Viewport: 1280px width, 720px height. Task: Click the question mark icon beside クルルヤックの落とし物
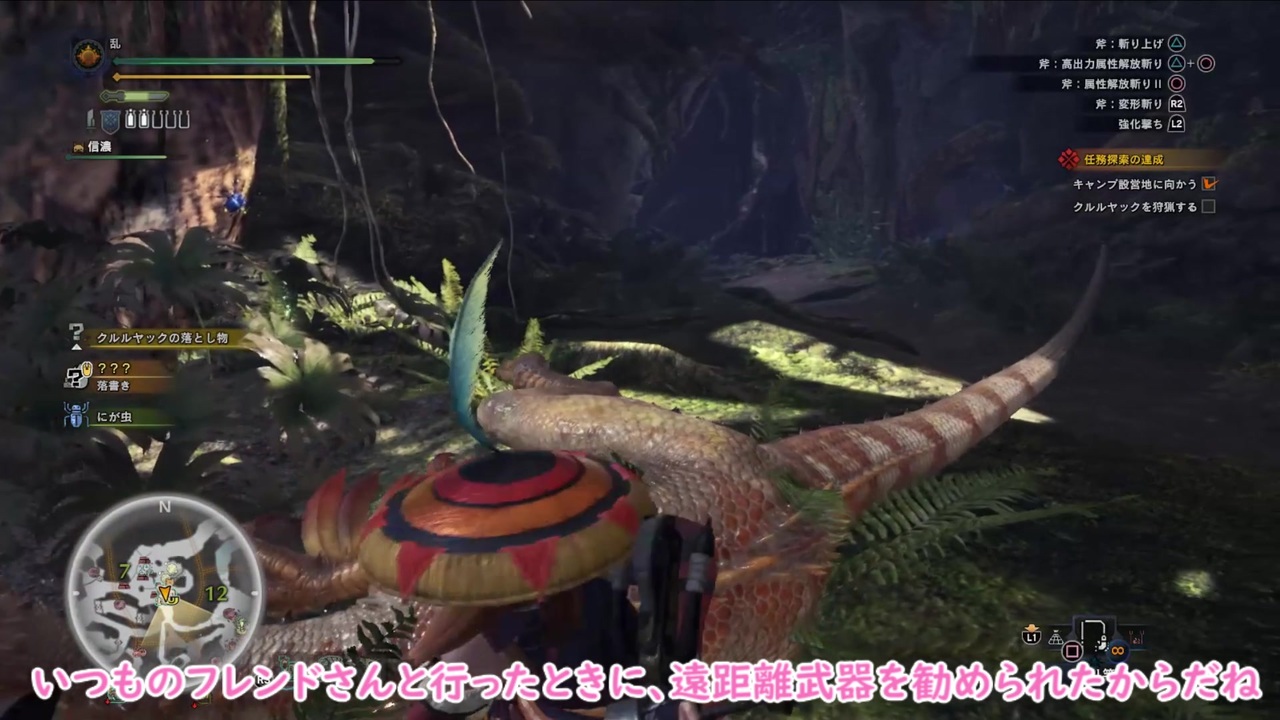tap(76, 335)
